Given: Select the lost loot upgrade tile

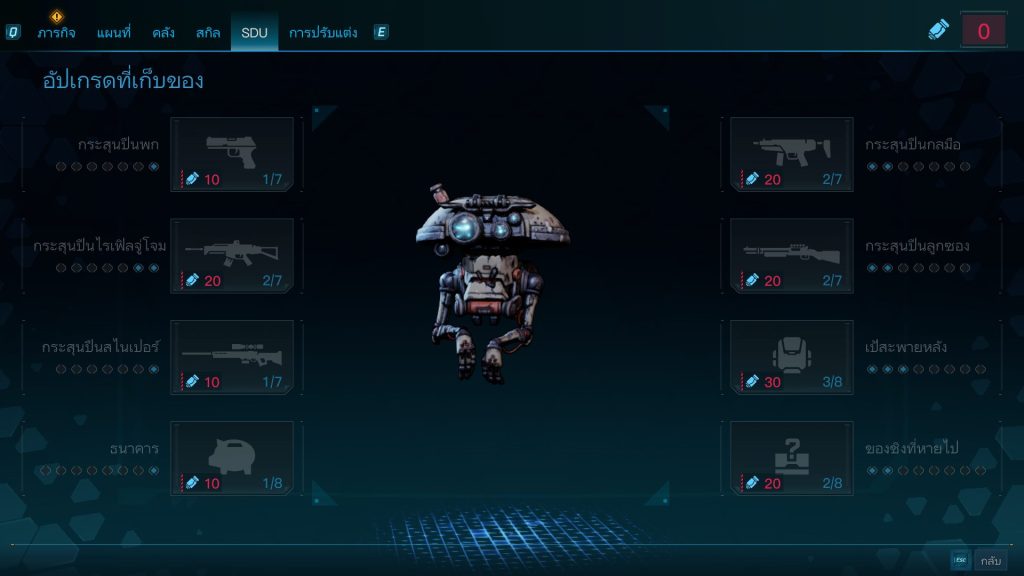Looking at the screenshot, I should [791, 458].
